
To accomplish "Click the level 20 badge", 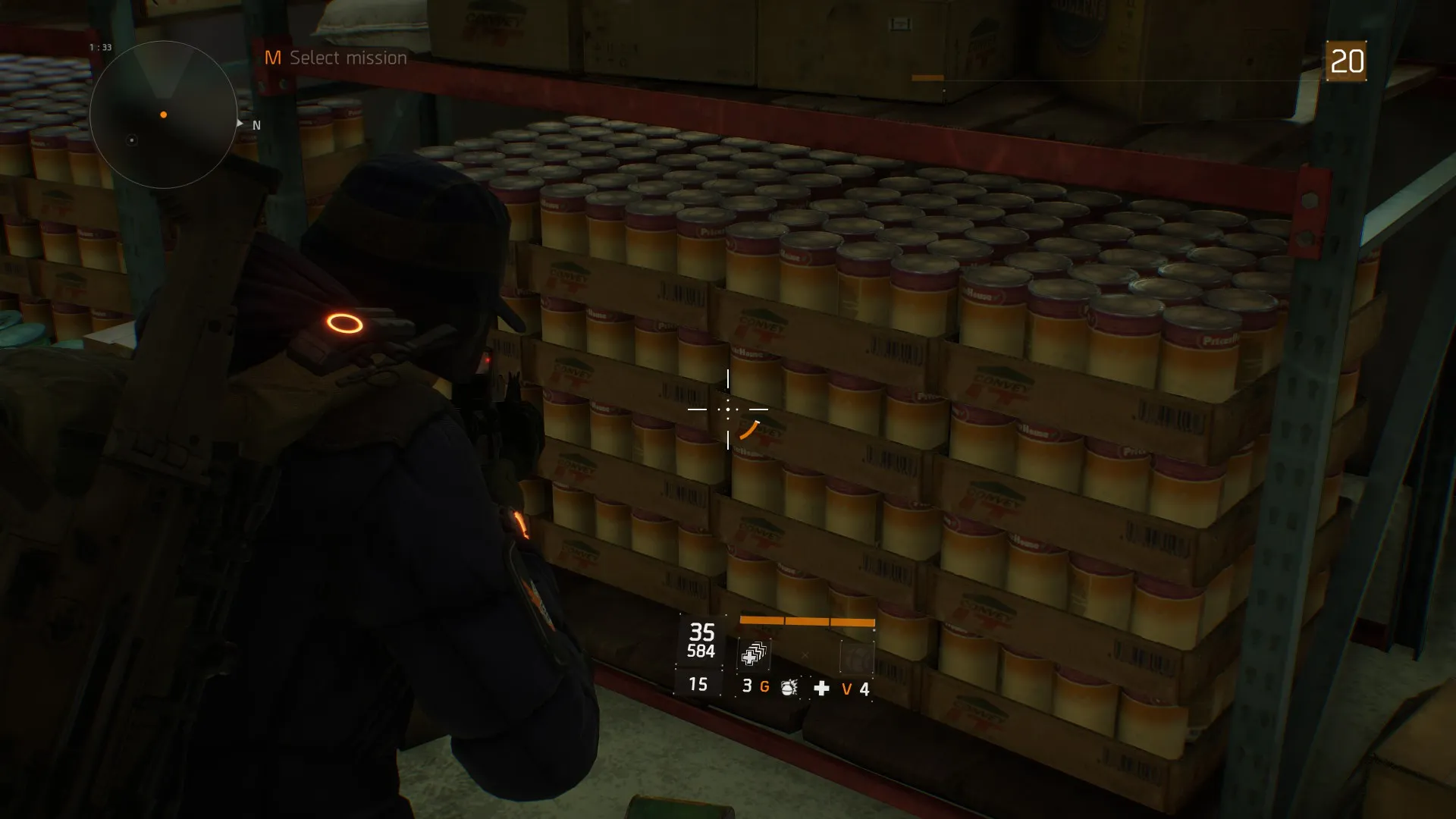I will tap(1346, 61).
